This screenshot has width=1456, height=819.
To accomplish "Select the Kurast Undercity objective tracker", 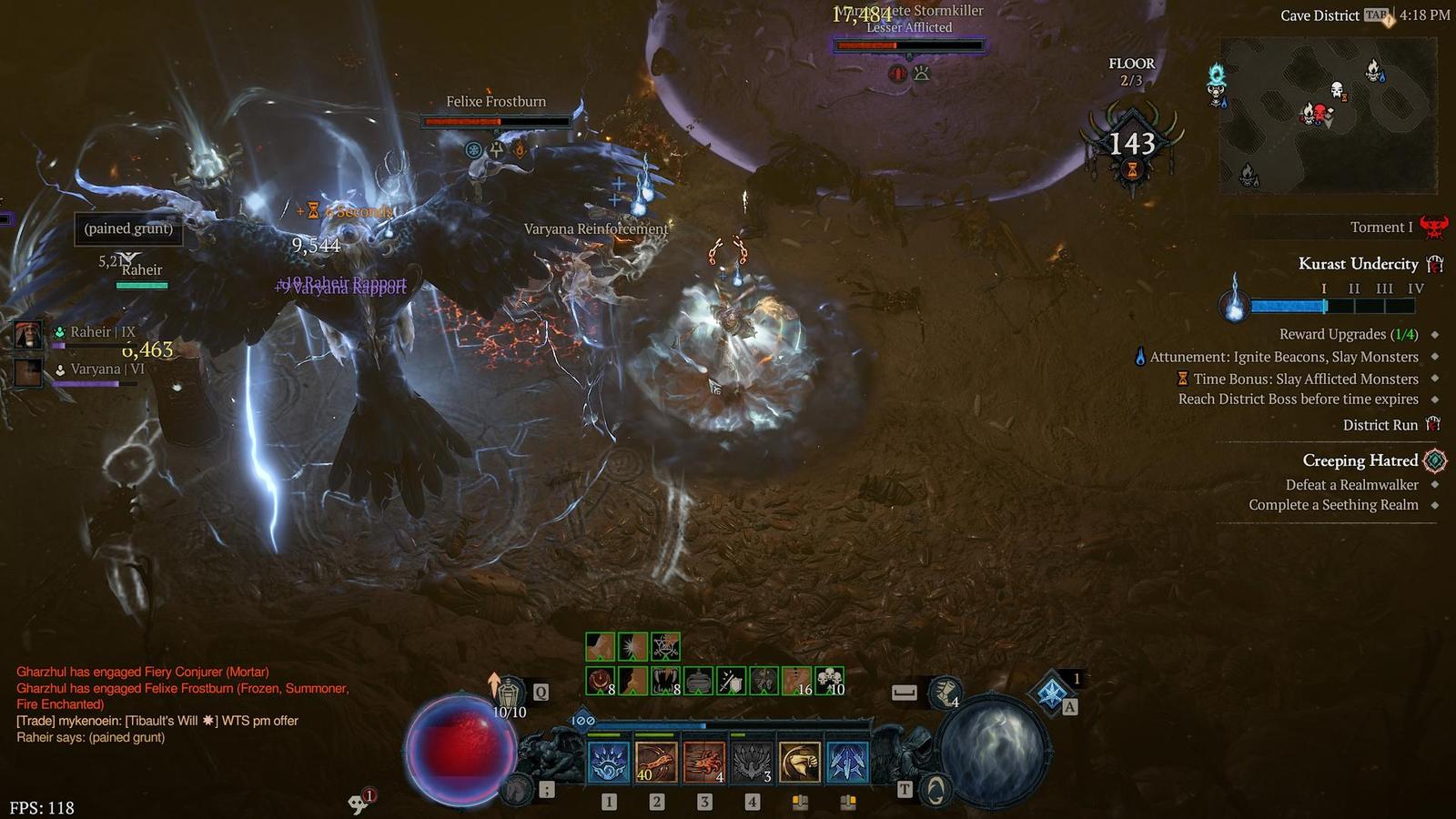I will (1358, 264).
